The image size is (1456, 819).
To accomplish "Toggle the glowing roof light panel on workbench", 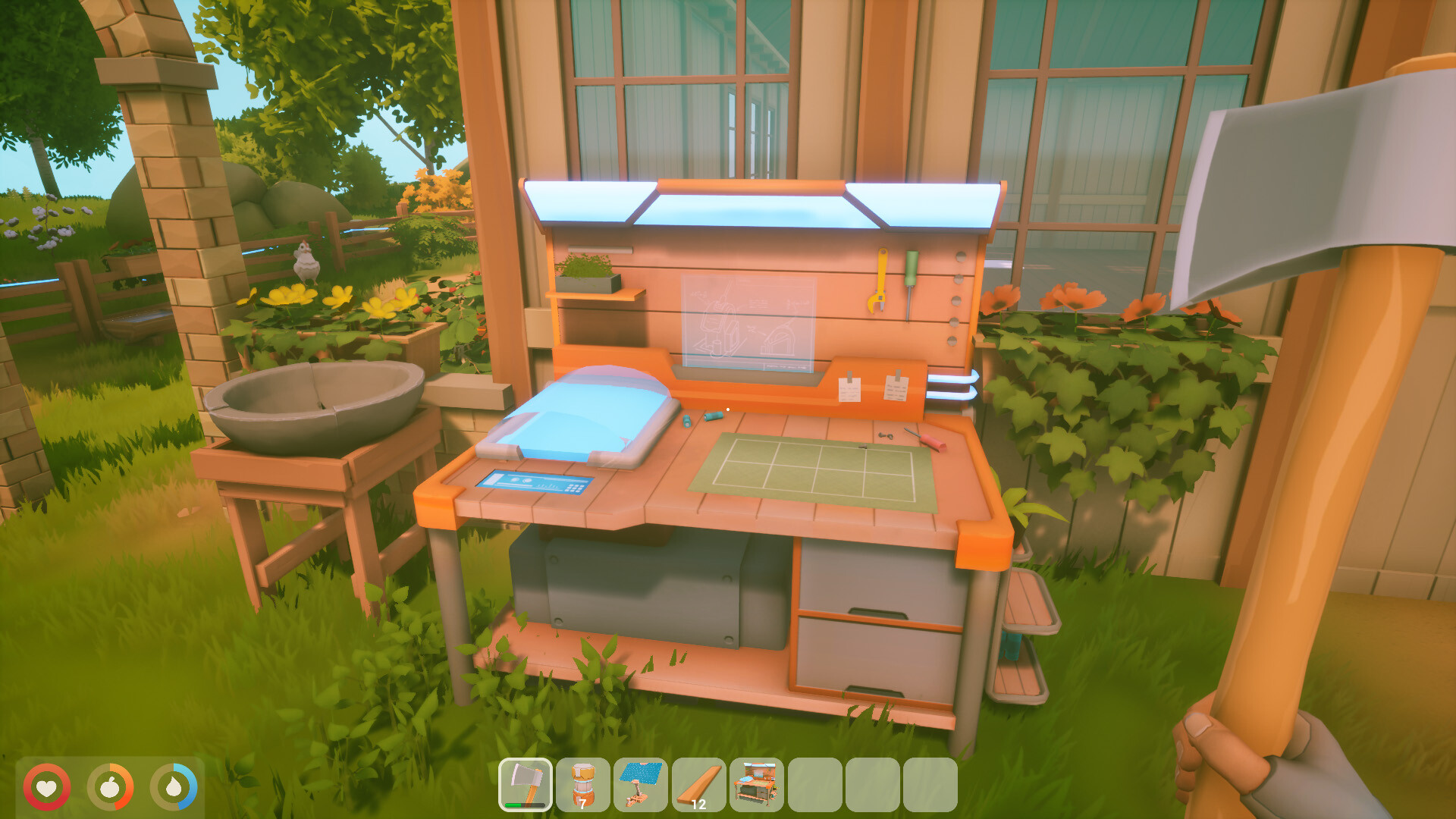I will pyautogui.click(x=758, y=206).
